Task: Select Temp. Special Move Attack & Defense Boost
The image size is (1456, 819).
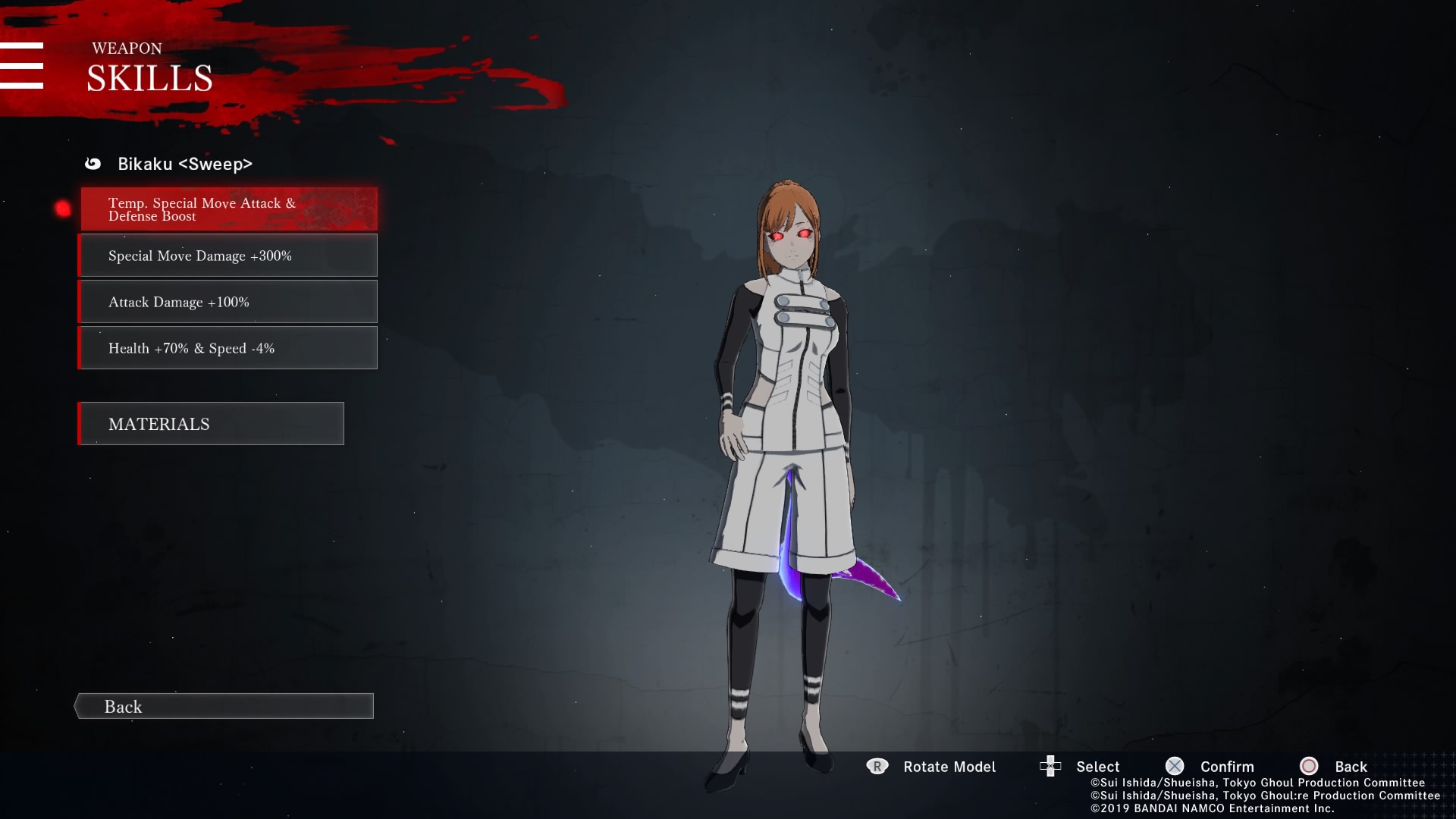Action: click(228, 209)
